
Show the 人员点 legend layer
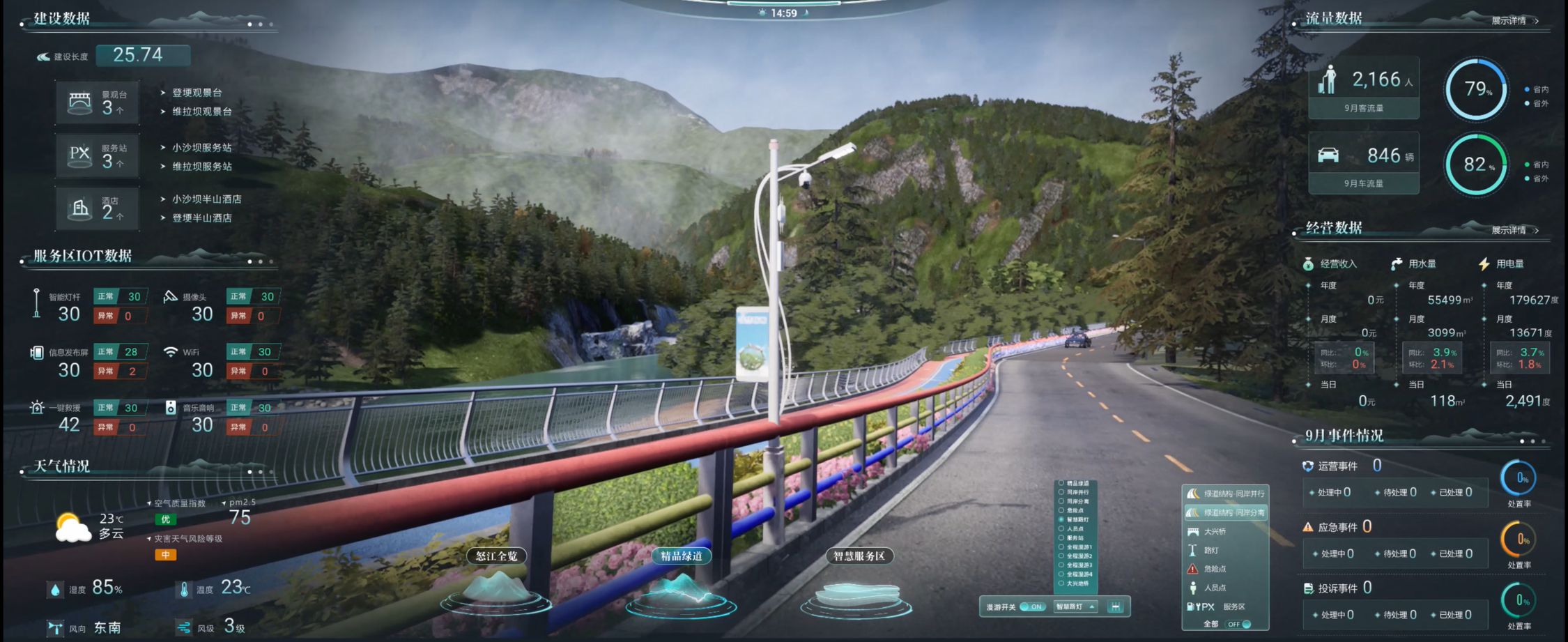(1214, 588)
